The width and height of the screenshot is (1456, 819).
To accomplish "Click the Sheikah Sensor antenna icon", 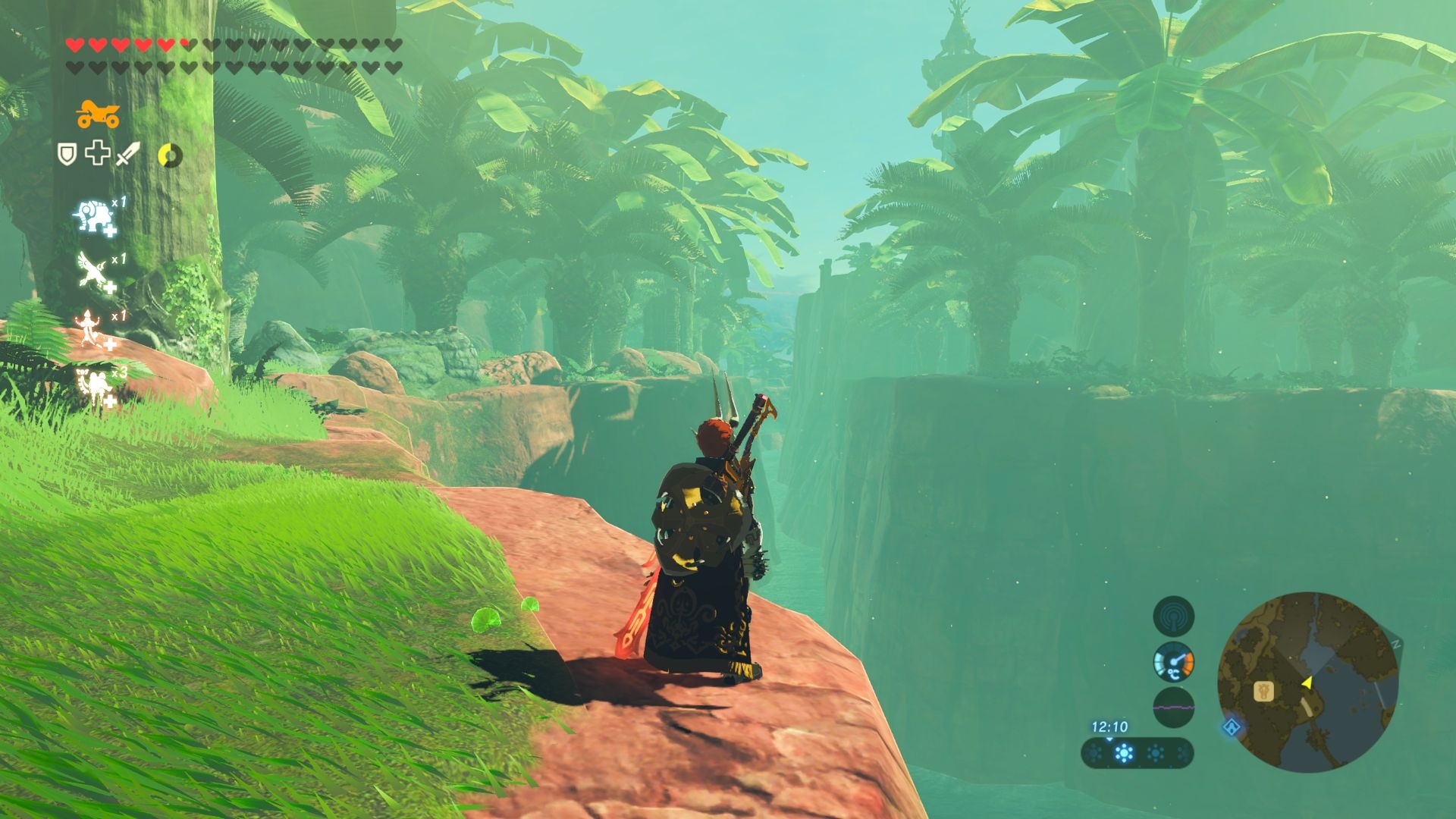I will pyautogui.click(x=1173, y=615).
